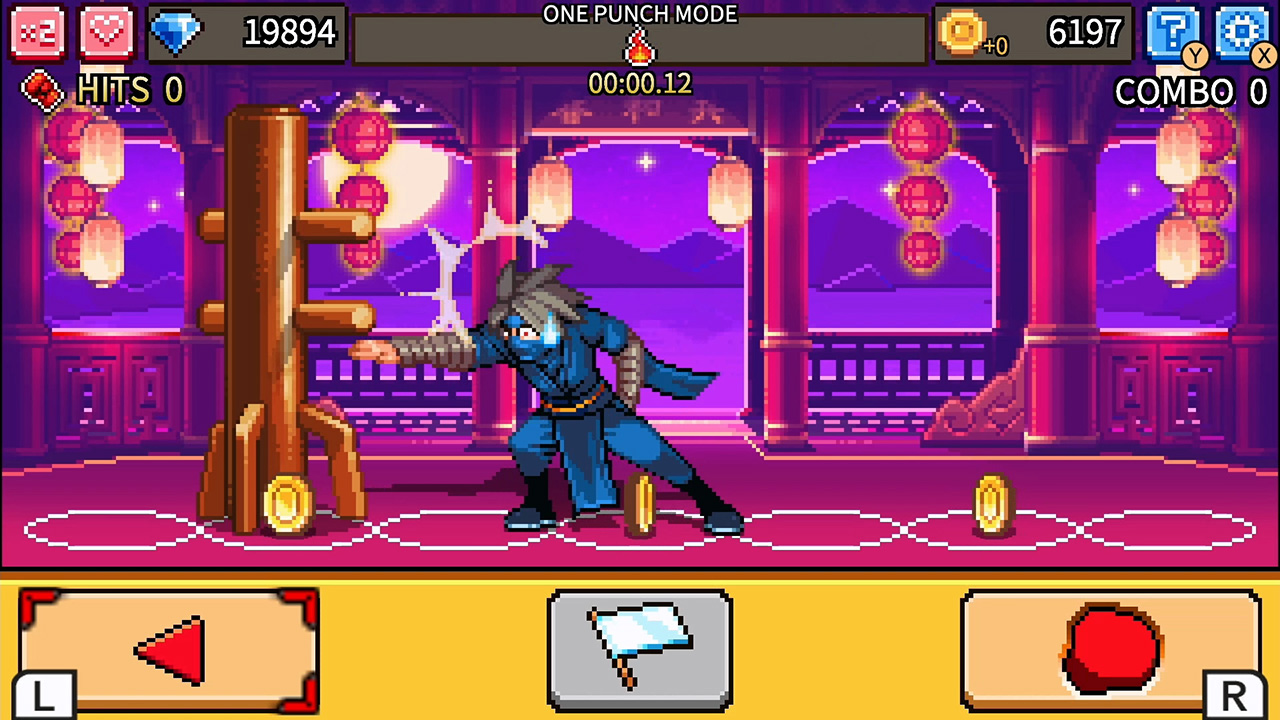Open settings with the gear icon
This screenshot has height=720, width=1280.
click(x=1241, y=32)
